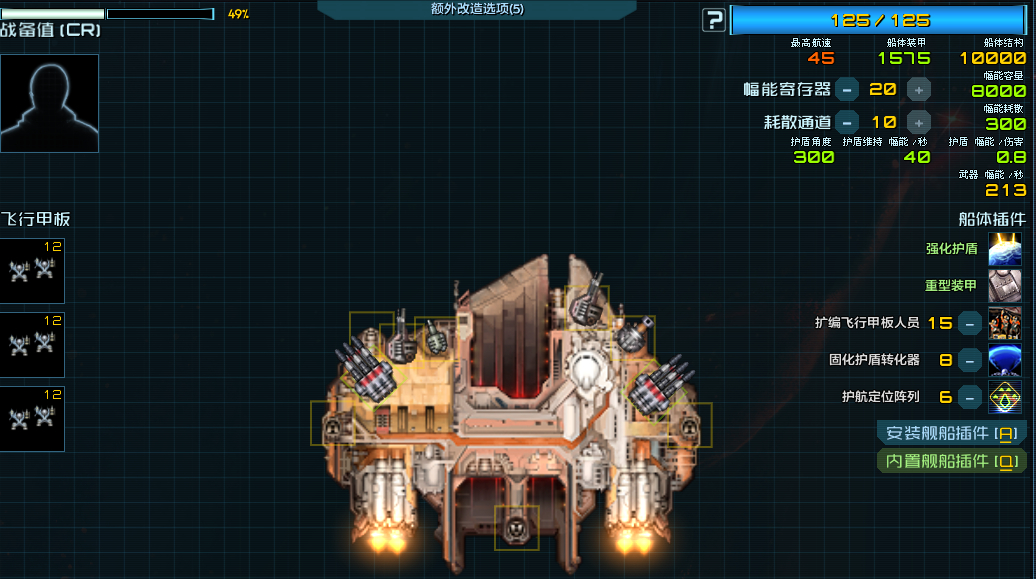
Task: Decrease 幅能寄存器 with the minus button
Action: (x=846, y=89)
